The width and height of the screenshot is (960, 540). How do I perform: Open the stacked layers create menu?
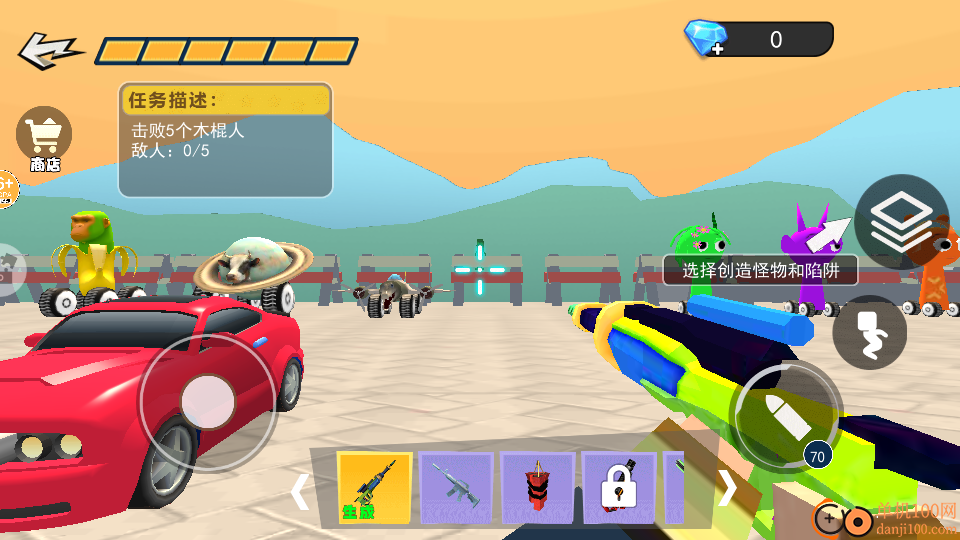[901, 224]
